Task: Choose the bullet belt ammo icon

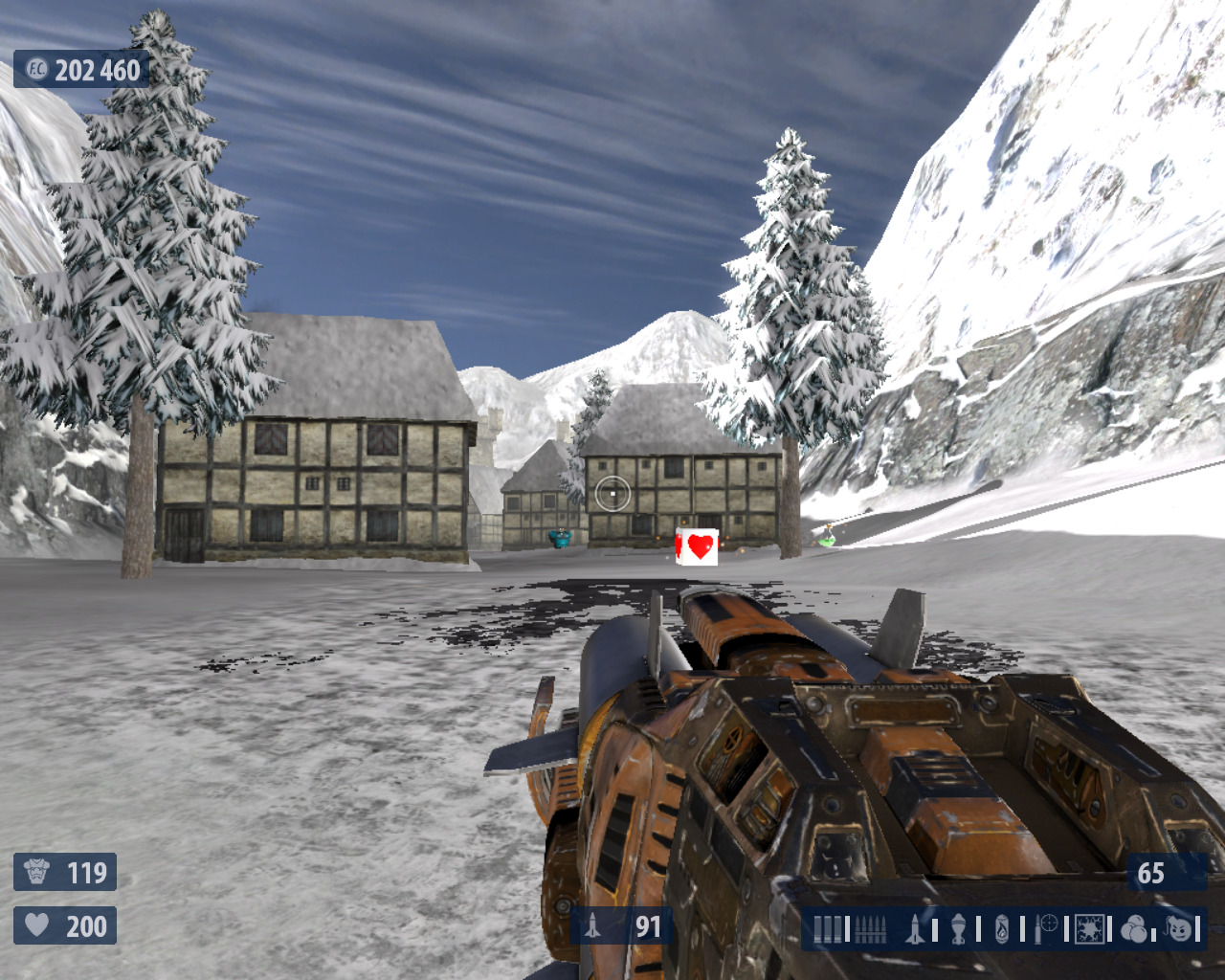Action: (869, 928)
